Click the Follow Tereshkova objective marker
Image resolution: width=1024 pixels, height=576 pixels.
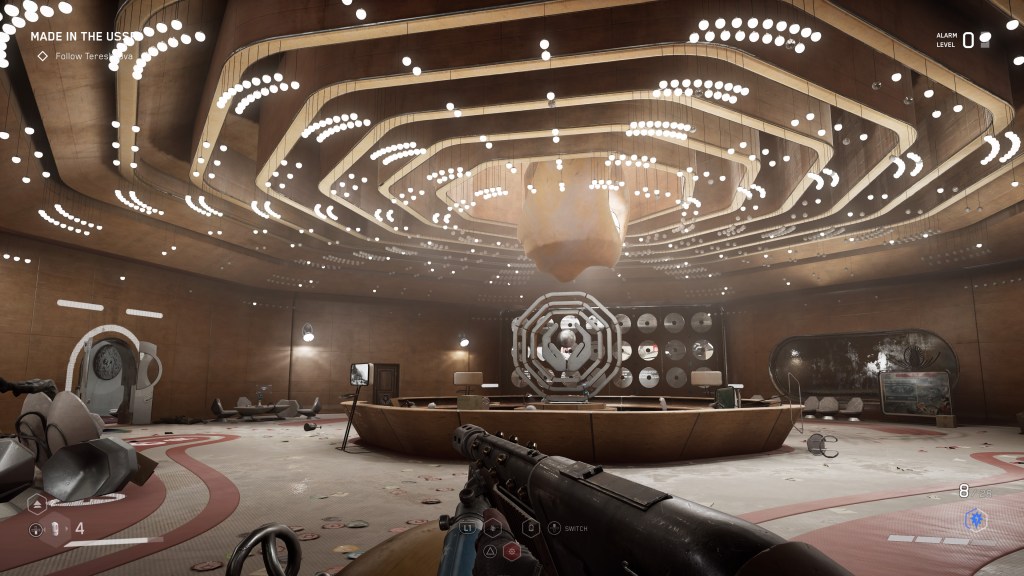point(42,56)
